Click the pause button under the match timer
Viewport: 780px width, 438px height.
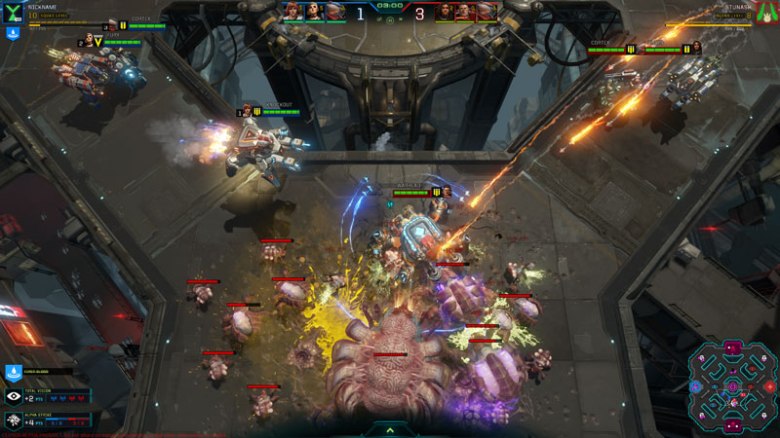[389, 18]
